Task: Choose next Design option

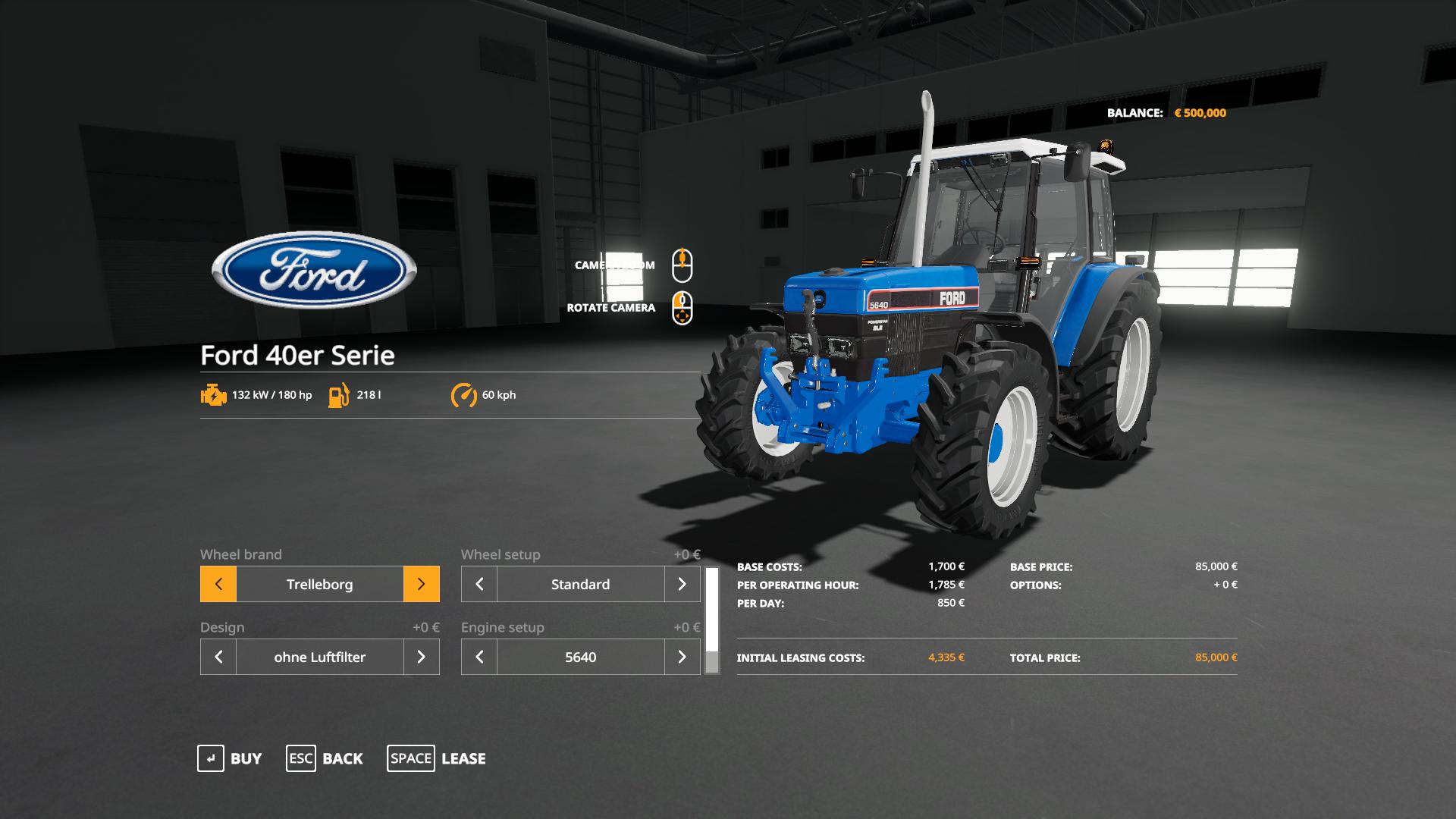Action: (x=421, y=657)
